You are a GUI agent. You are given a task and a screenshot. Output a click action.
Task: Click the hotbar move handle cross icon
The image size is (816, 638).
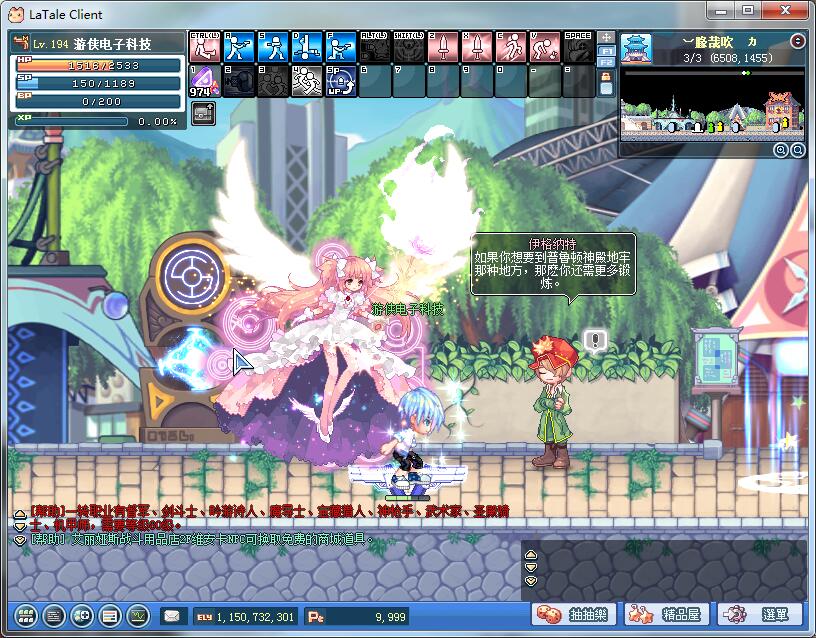606,37
